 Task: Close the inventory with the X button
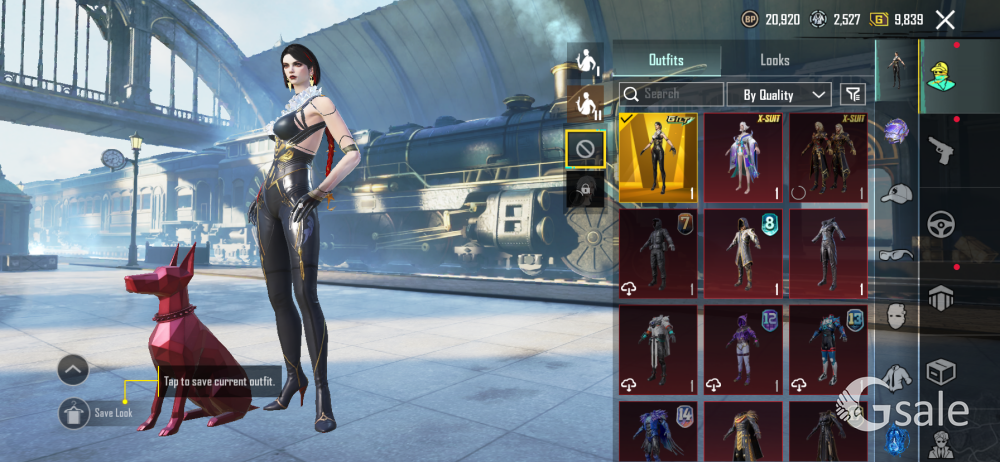point(945,19)
